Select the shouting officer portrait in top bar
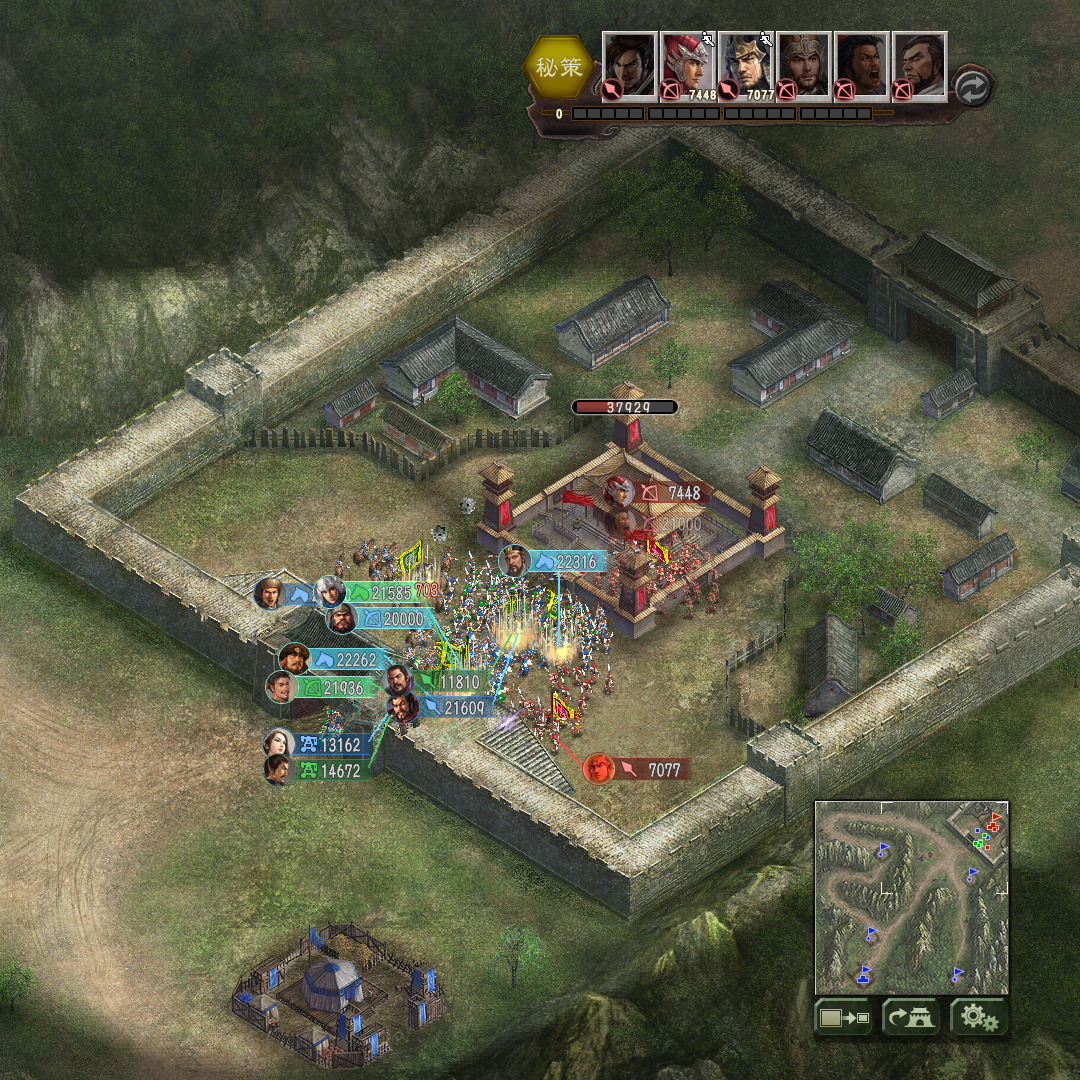The height and width of the screenshot is (1080, 1080). coord(861,65)
